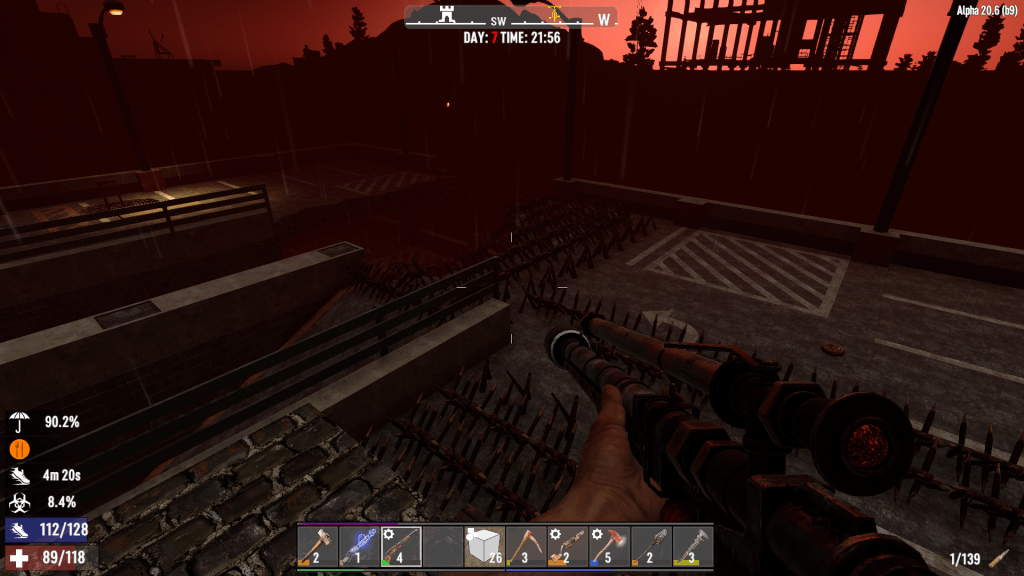This screenshot has height=576, width=1024.
Task: Click the orange fork-and-knife hunger icon
Action: (19, 449)
